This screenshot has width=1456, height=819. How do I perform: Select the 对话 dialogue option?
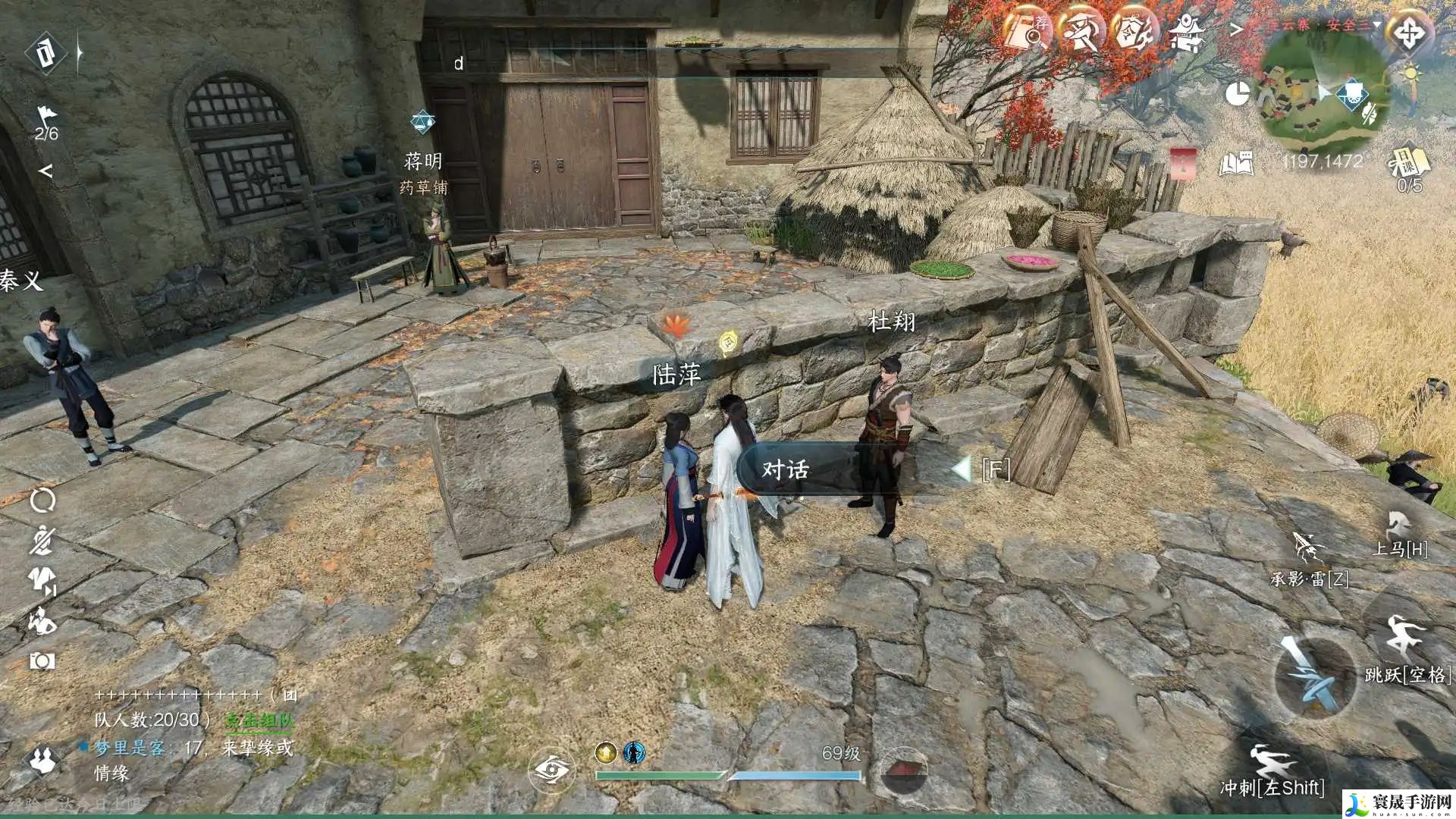pyautogui.click(x=786, y=470)
